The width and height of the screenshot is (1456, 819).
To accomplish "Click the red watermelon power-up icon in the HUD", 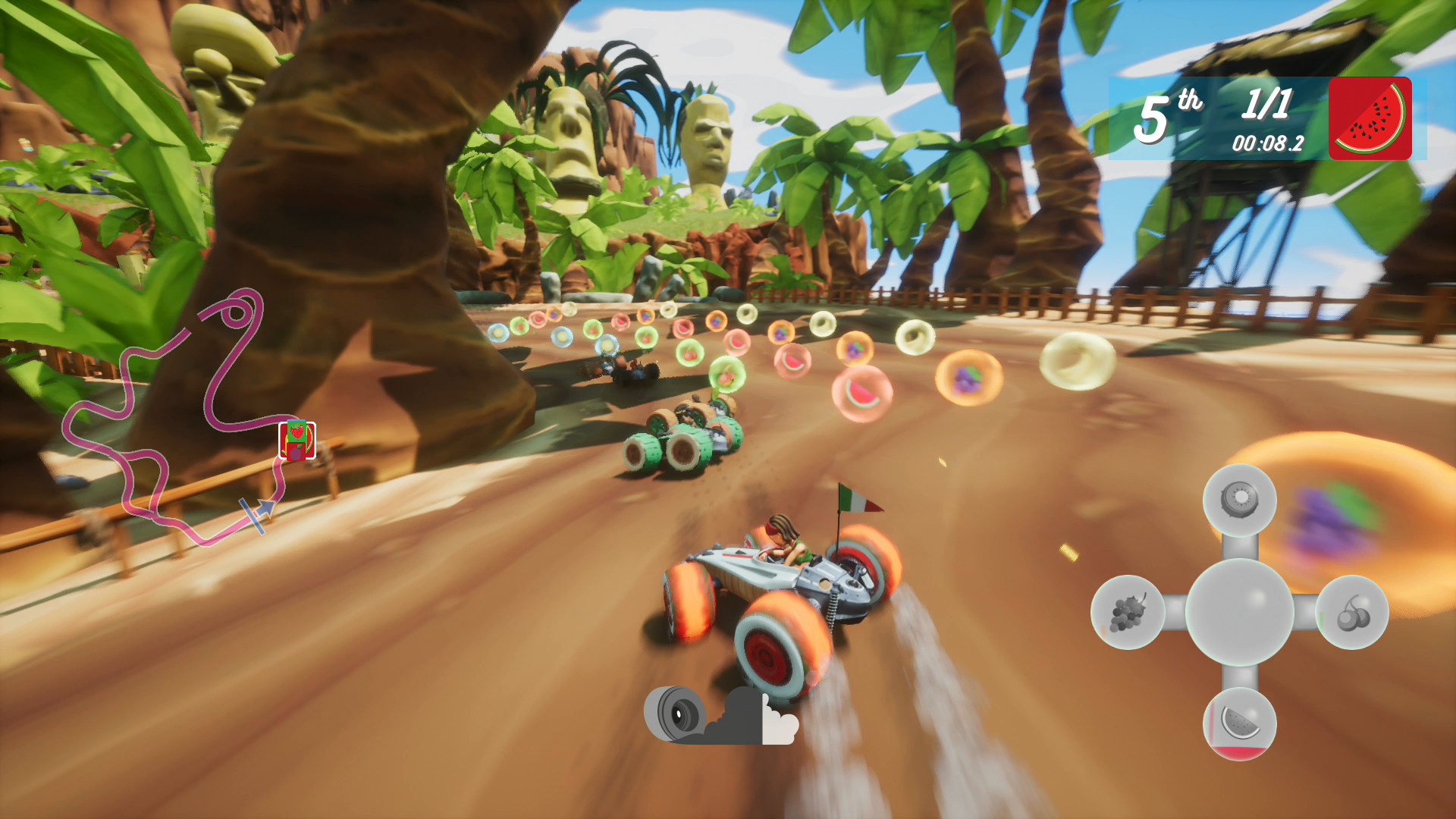I will 1370,118.
